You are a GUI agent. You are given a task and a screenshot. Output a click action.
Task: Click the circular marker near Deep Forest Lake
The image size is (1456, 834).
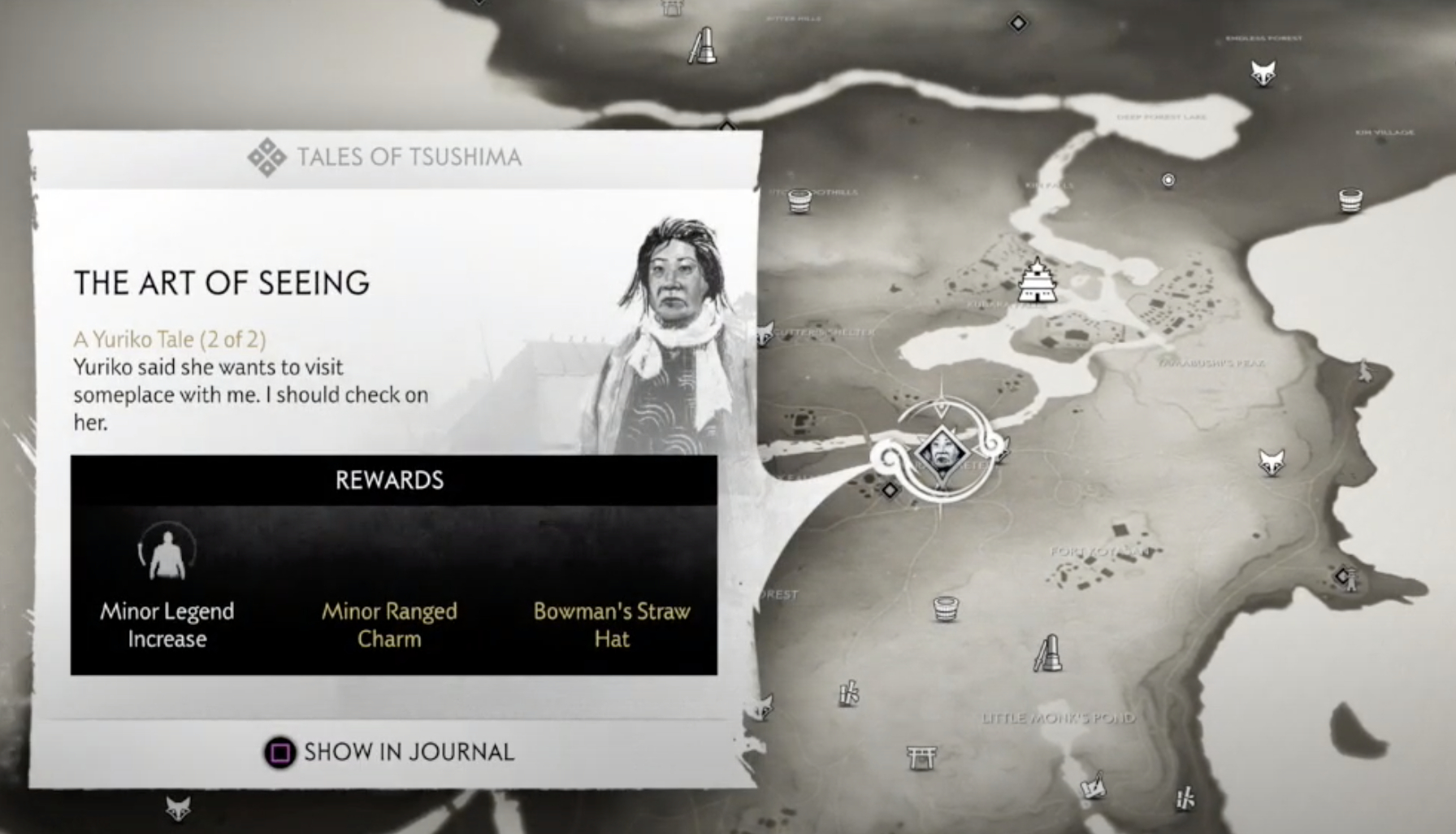1168,180
